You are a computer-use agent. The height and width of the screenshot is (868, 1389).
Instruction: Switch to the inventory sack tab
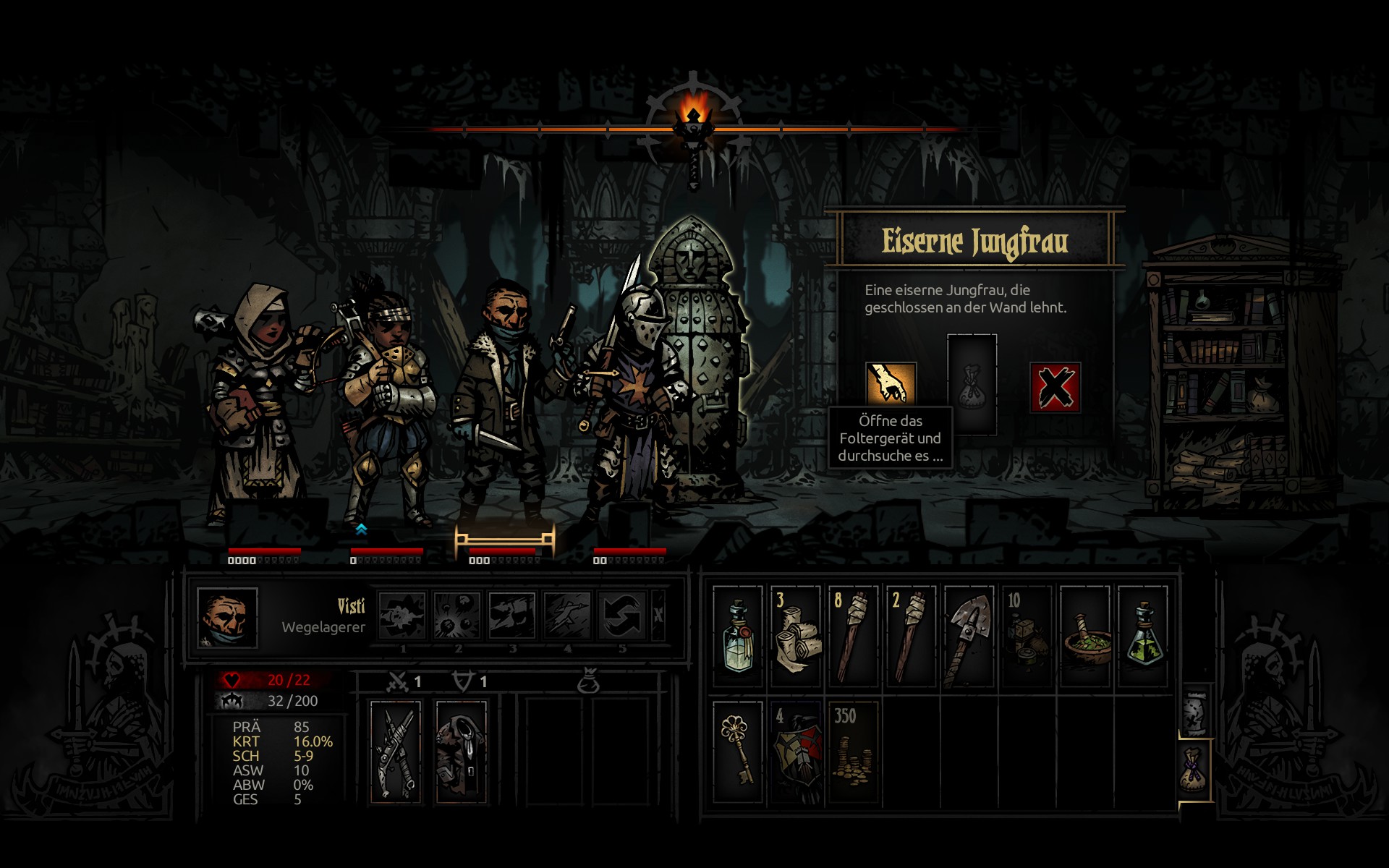tap(1195, 770)
